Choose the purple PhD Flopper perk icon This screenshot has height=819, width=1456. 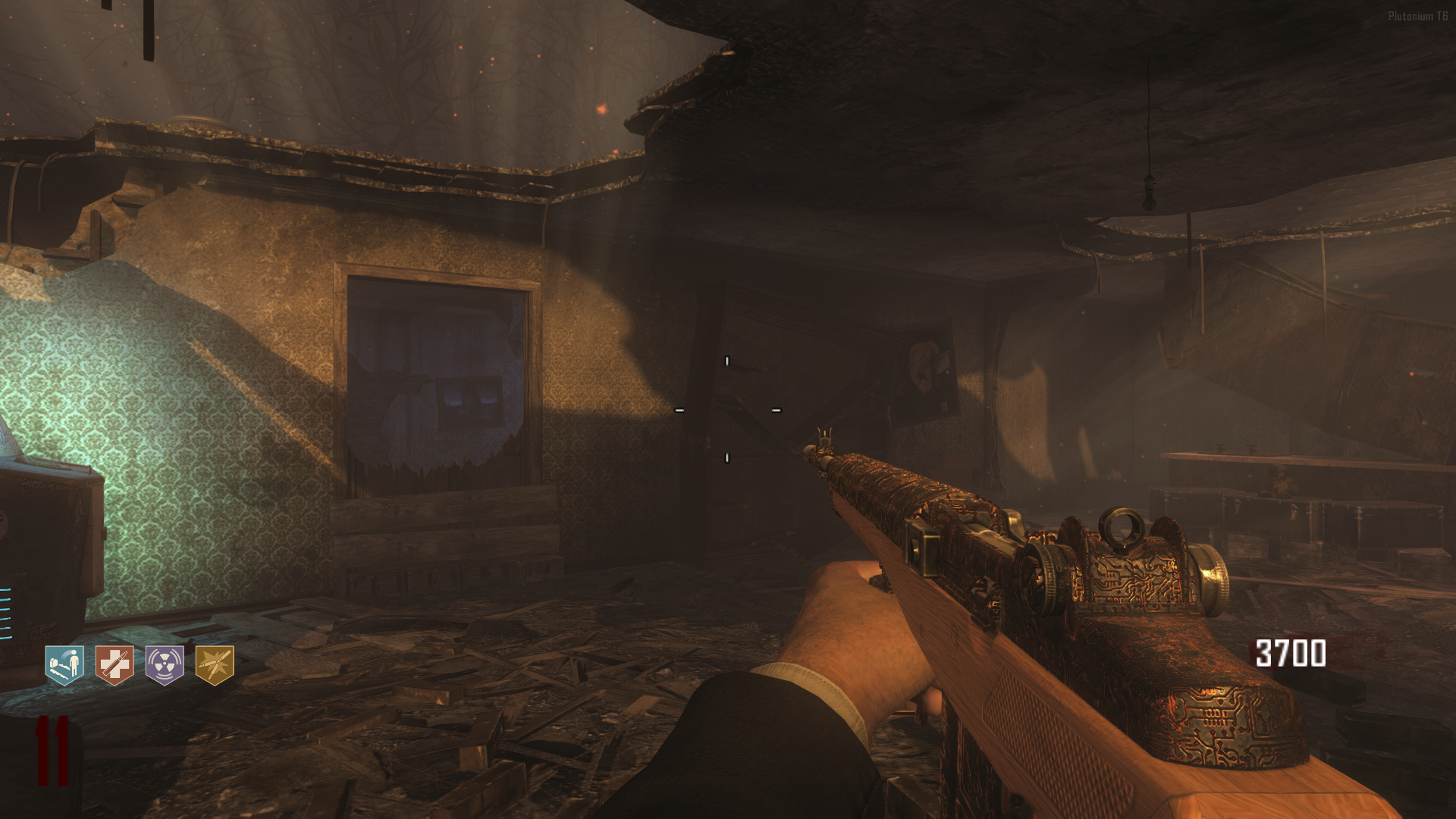[x=165, y=665]
